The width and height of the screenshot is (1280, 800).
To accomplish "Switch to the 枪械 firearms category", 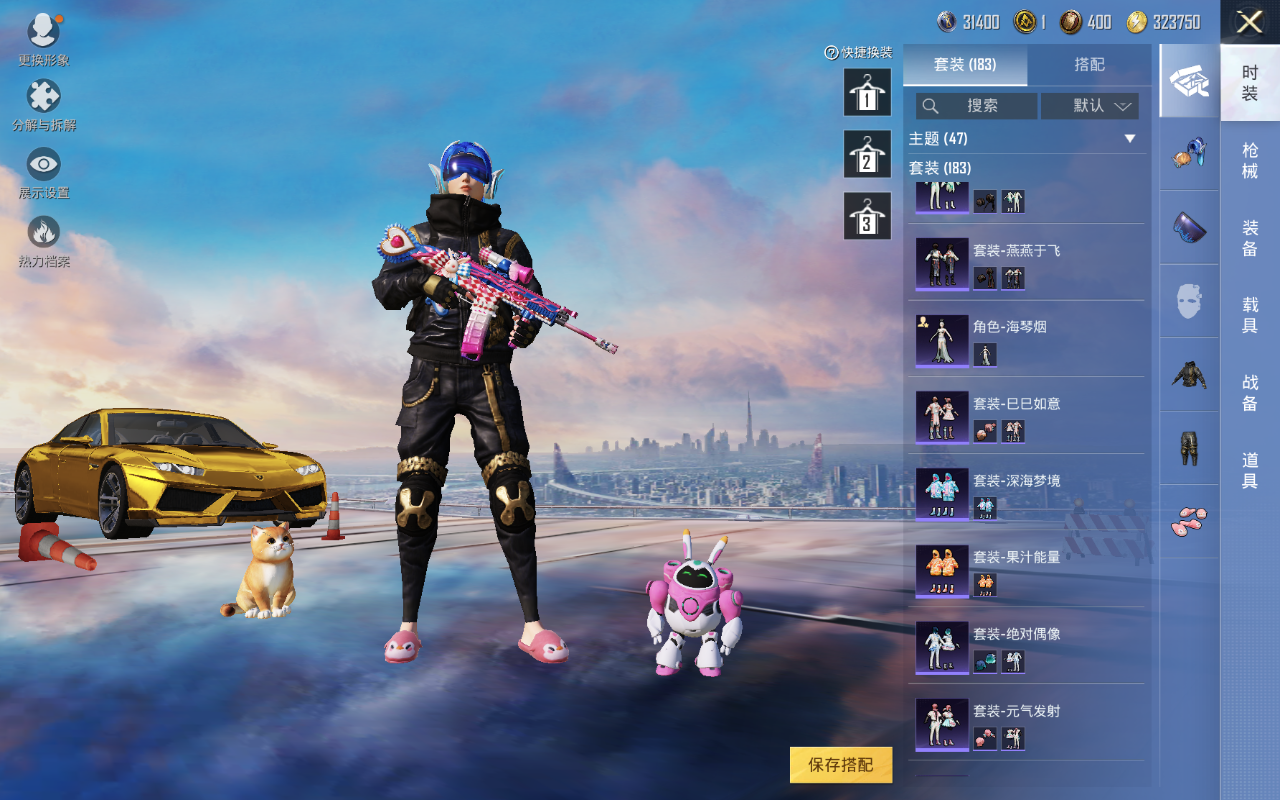I will click(1250, 160).
